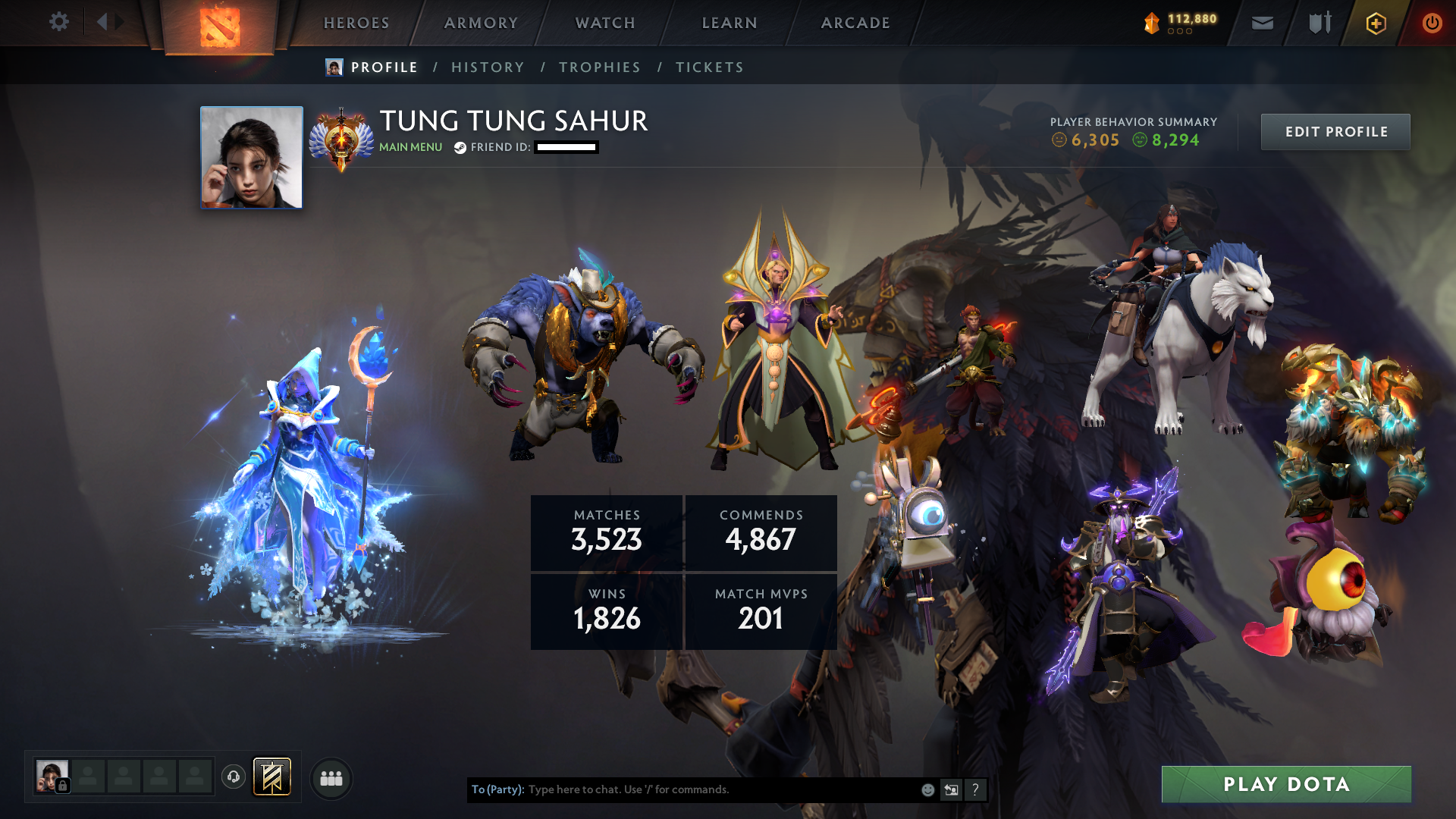Click the EDIT PROFILE button

tap(1335, 131)
